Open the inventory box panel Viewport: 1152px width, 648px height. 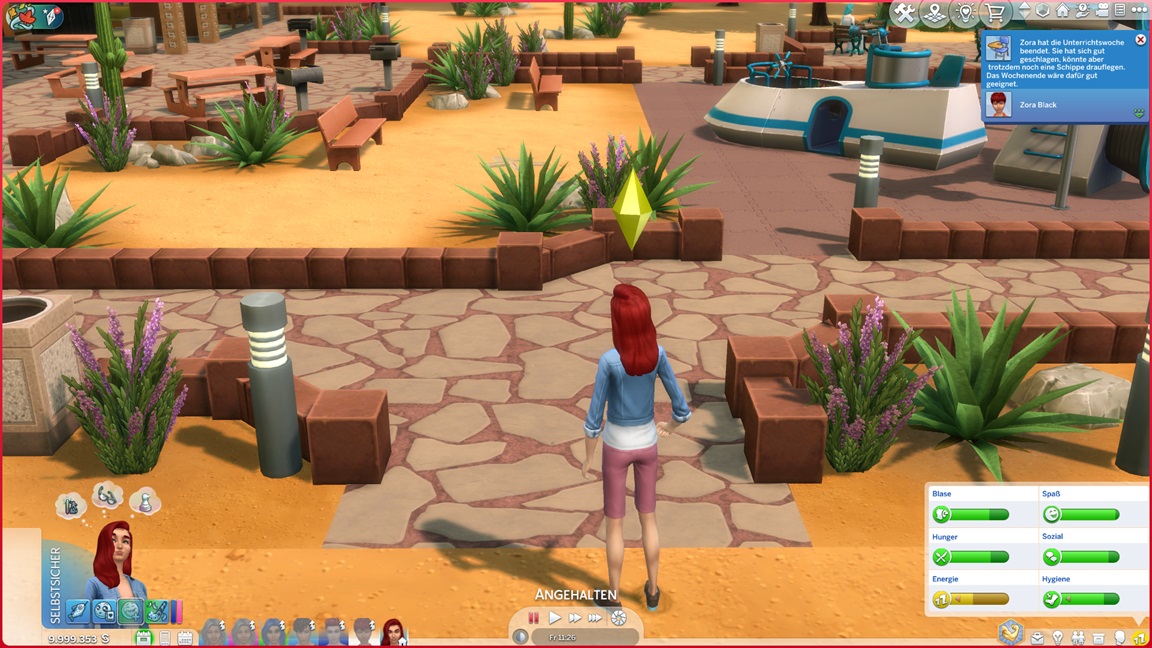[x=1099, y=638]
